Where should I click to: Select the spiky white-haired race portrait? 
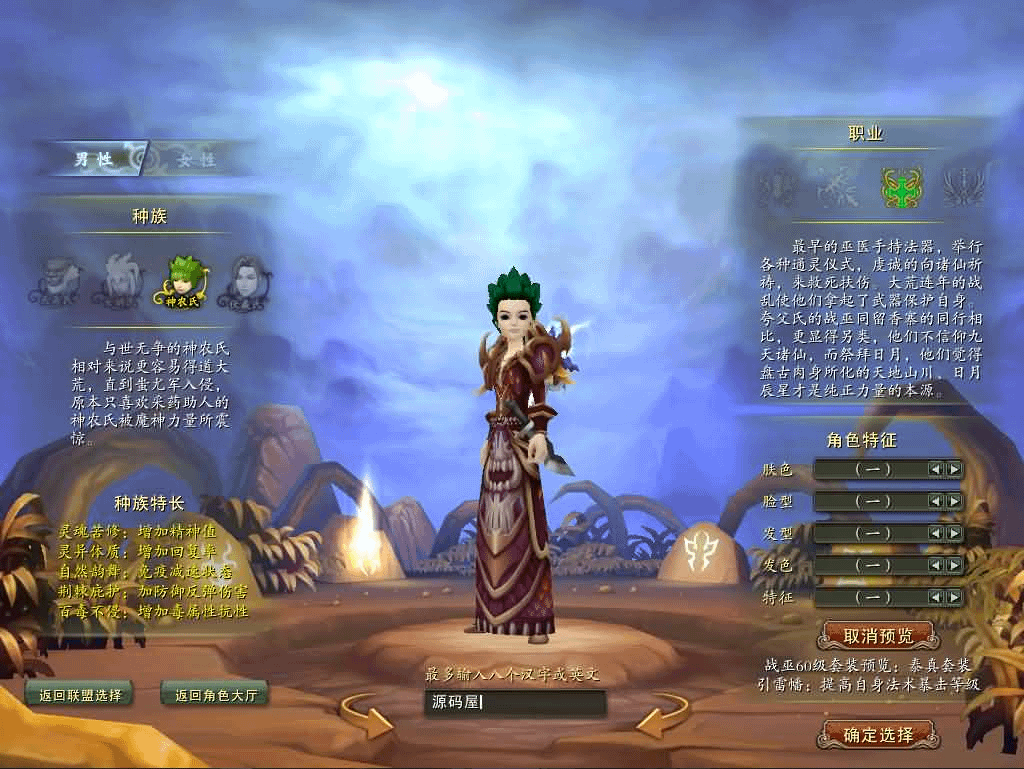(120, 279)
